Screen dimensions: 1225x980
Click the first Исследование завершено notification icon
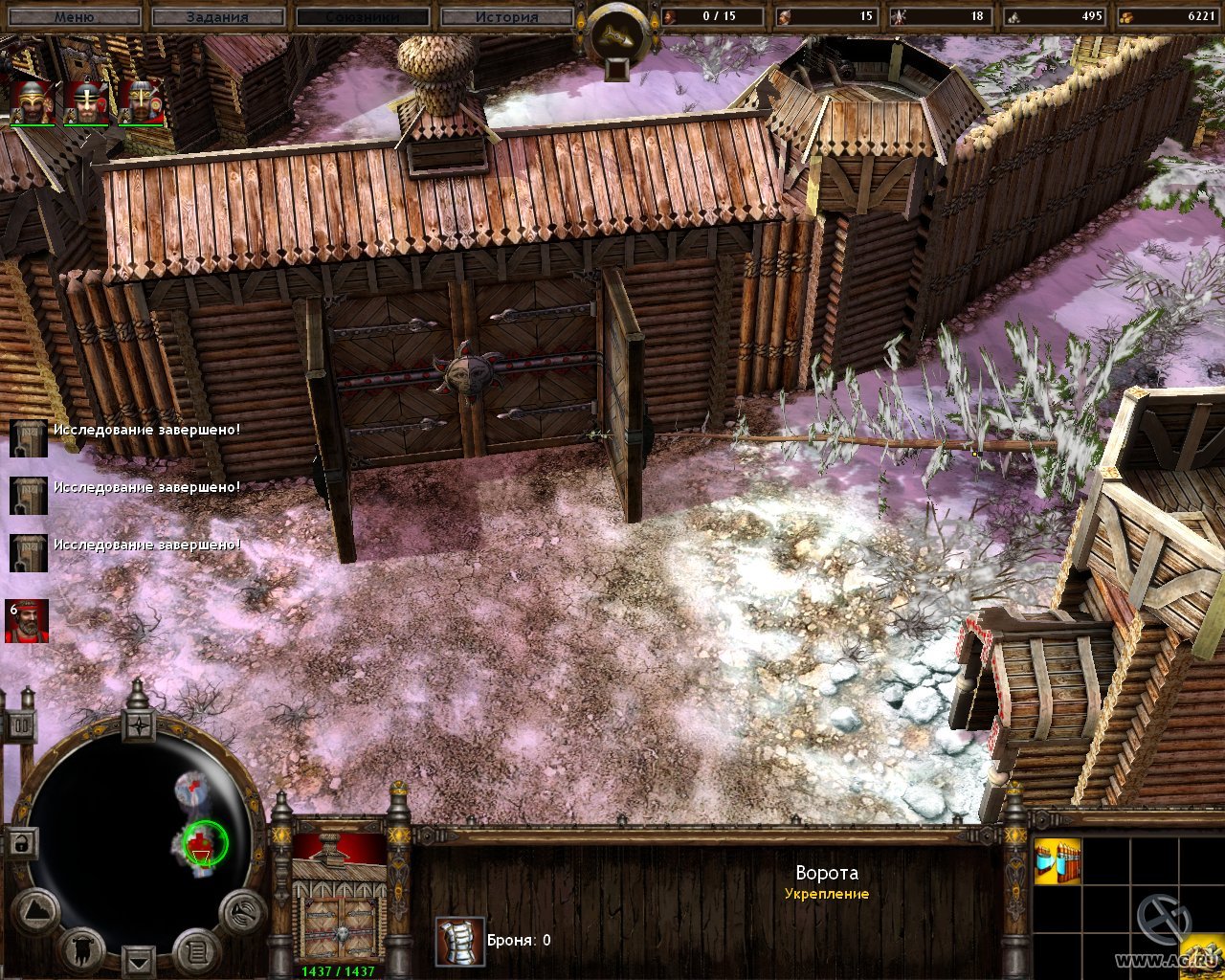tap(28, 438)
